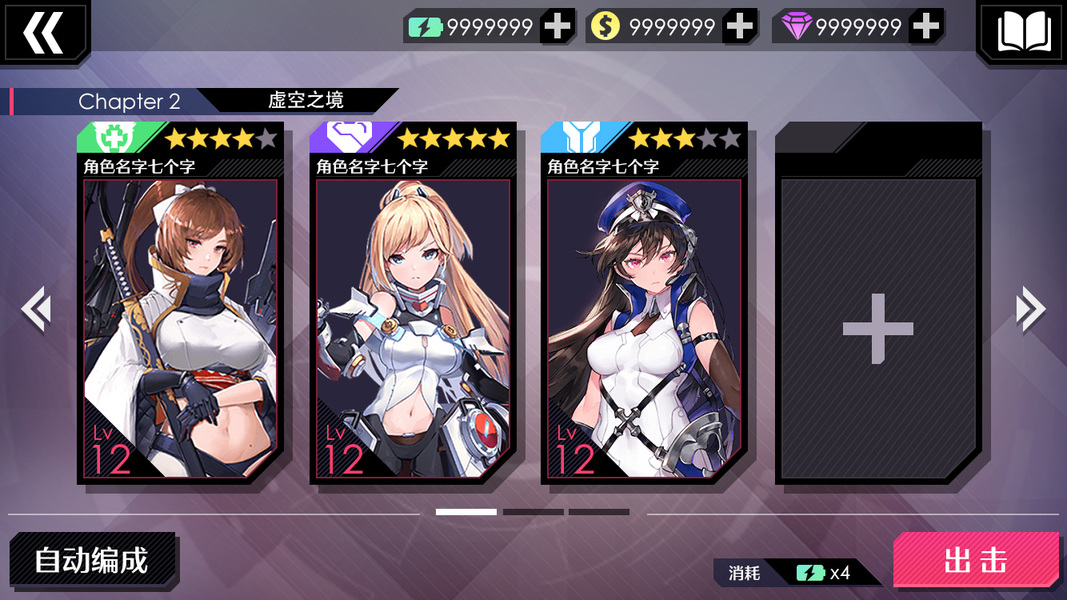Show the next team with right arrow
The image size is (1067, 600).
[x=1030, y=309]
